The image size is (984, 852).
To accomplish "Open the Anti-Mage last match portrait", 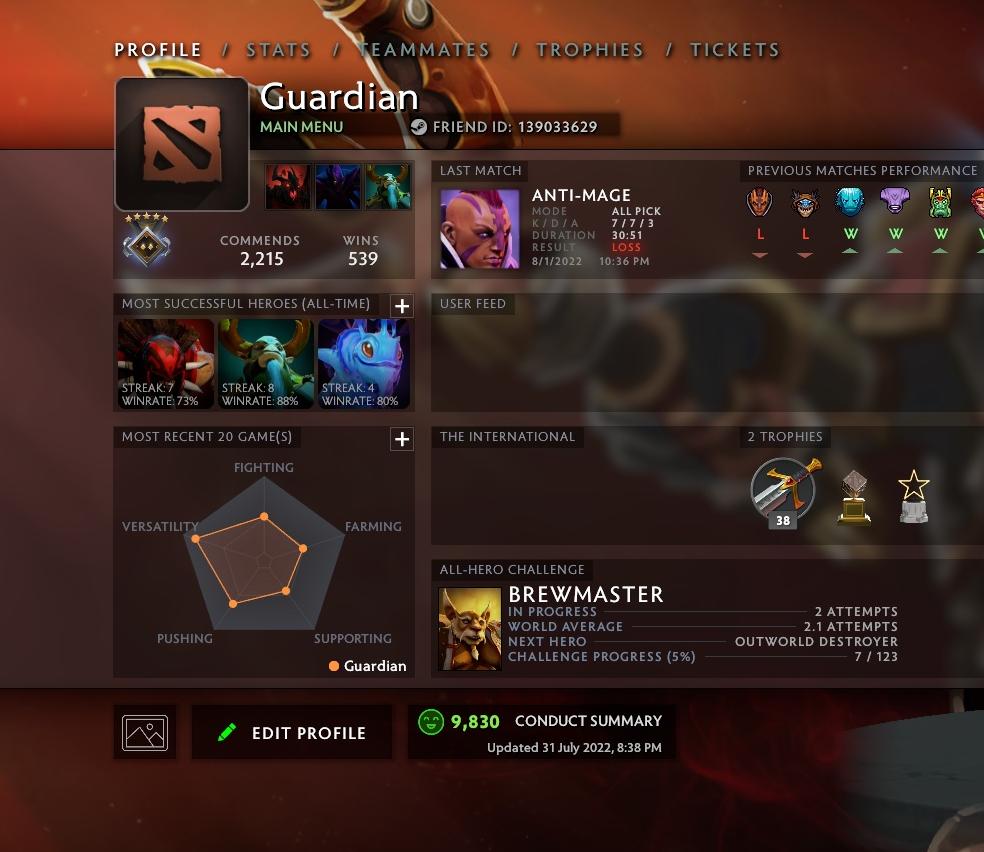I will point(480,229).
